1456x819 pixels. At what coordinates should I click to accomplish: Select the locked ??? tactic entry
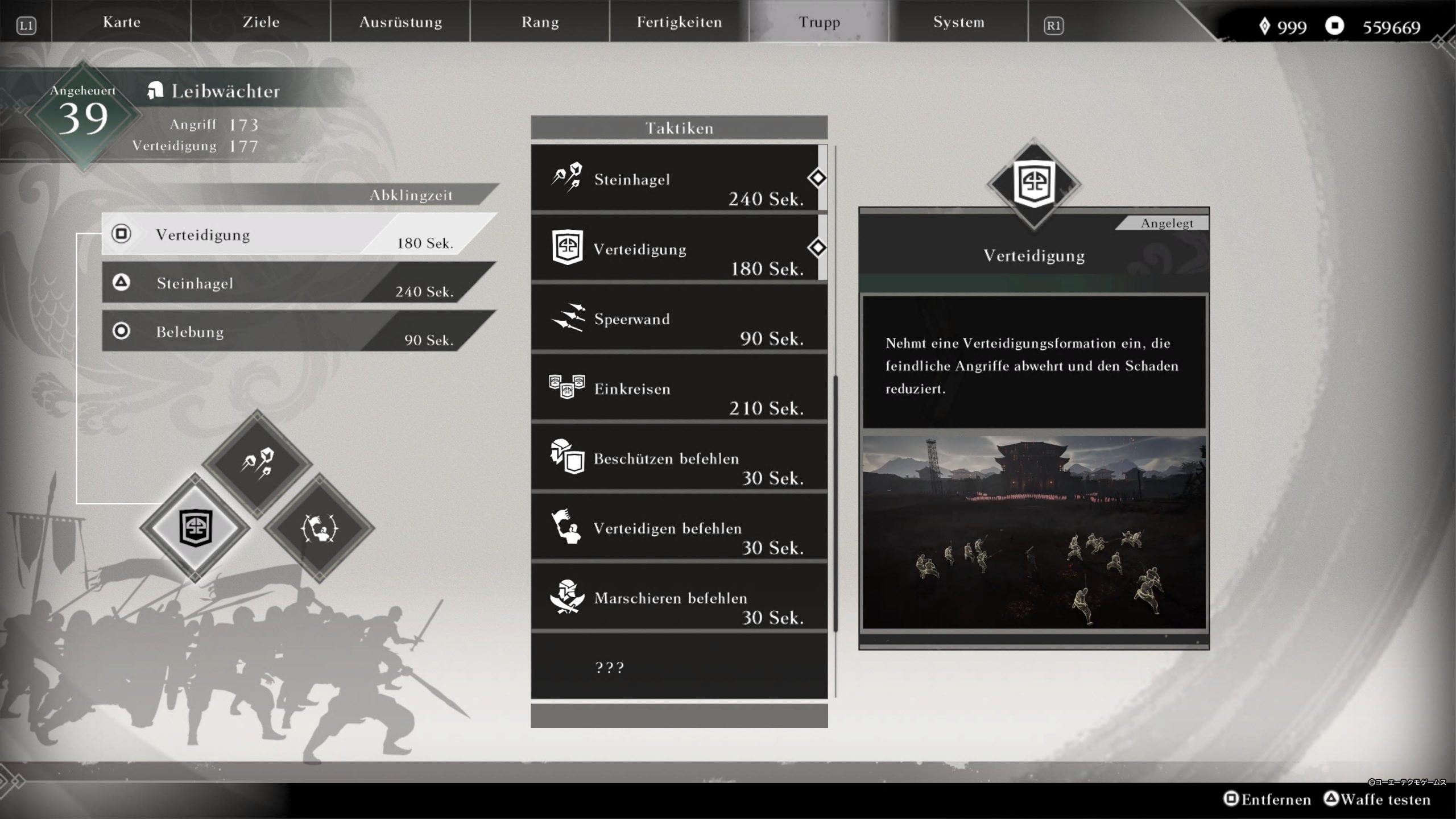click(678, 667)
